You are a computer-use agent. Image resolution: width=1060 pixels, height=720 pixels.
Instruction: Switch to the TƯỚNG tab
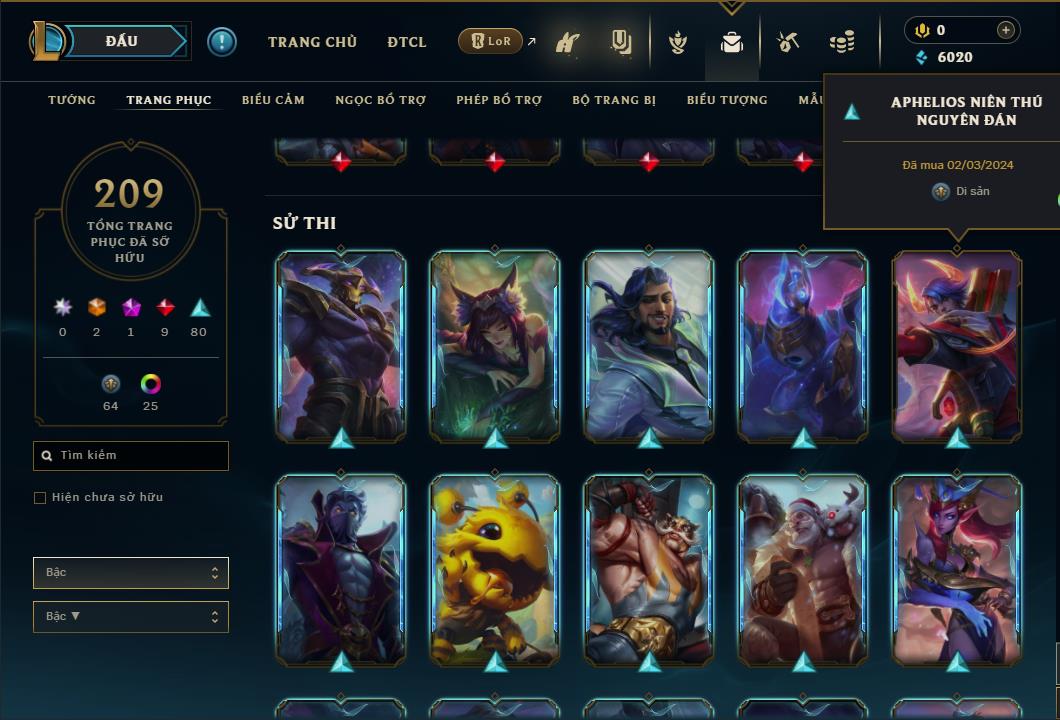pos(72,100)
